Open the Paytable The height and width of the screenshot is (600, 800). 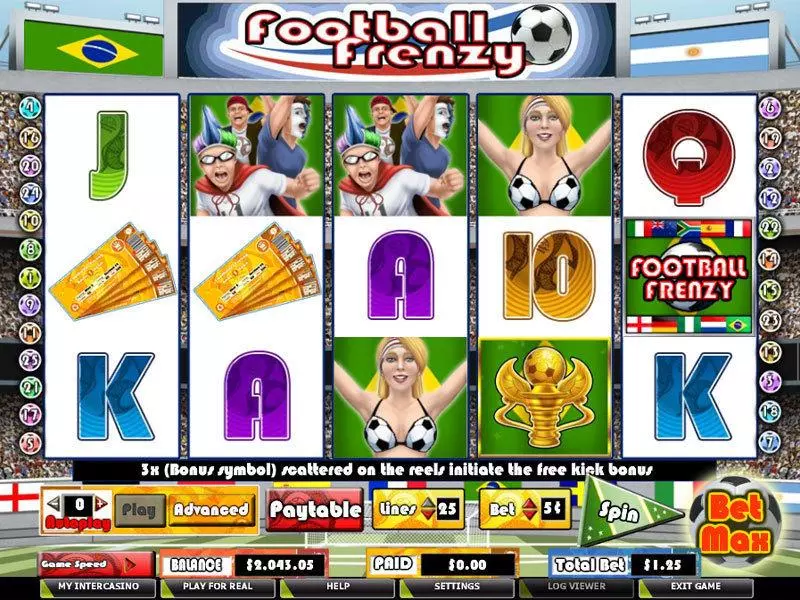coord(314,509)
